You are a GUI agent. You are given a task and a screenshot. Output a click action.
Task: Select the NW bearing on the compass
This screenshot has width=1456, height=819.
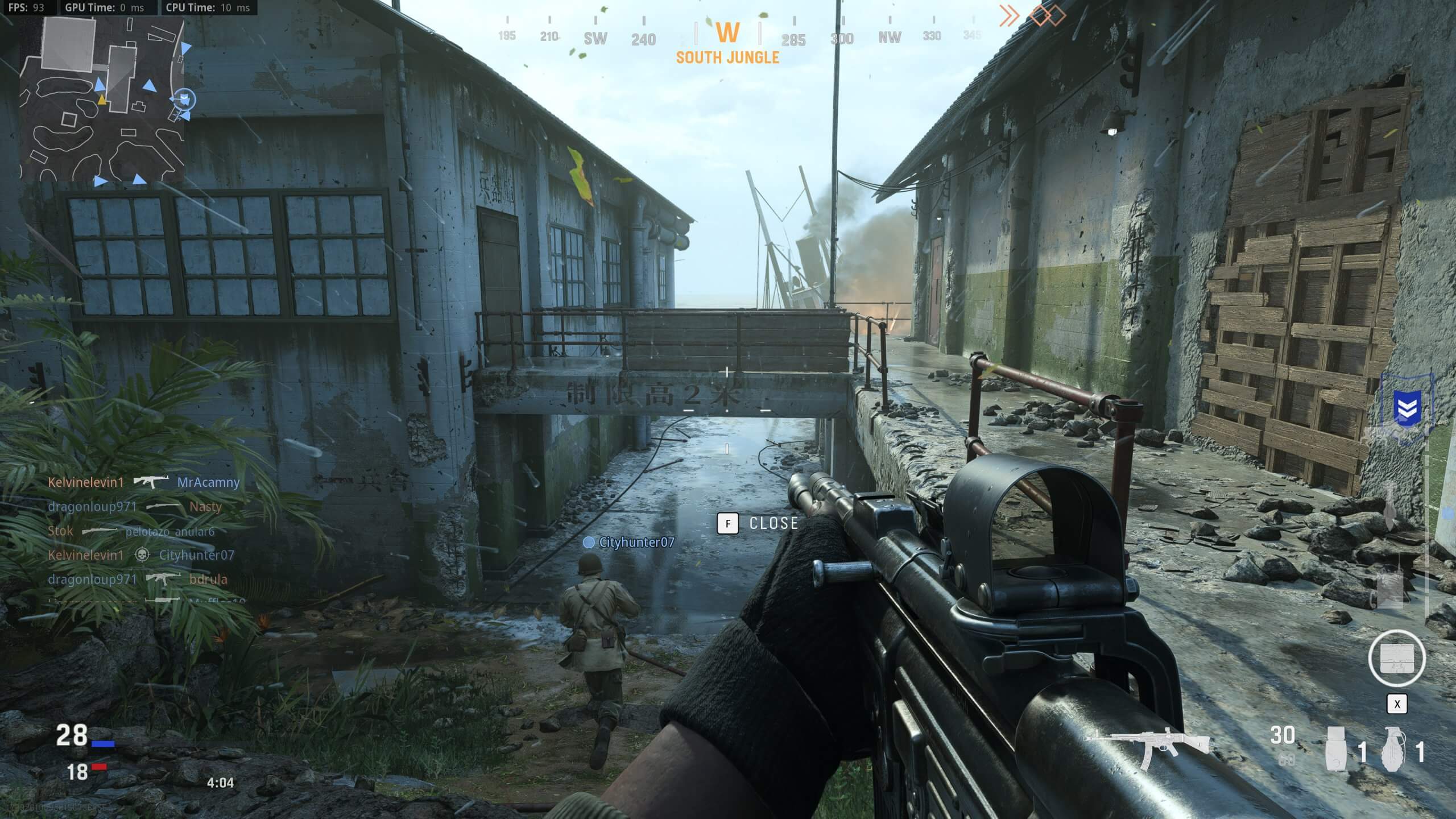(x=889, y=36)
